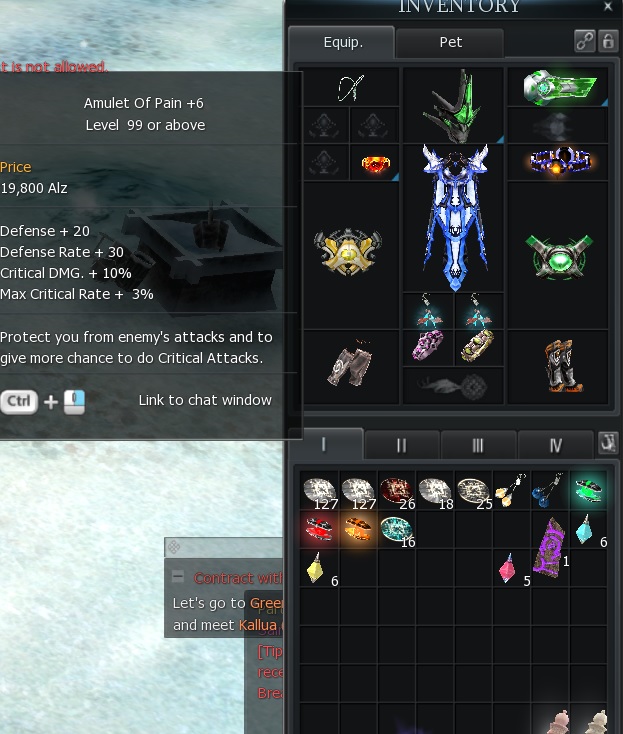Select the pink crystal stack of 5
The height and width of the screenshot is (734, 623).
(x=510, y=568)
